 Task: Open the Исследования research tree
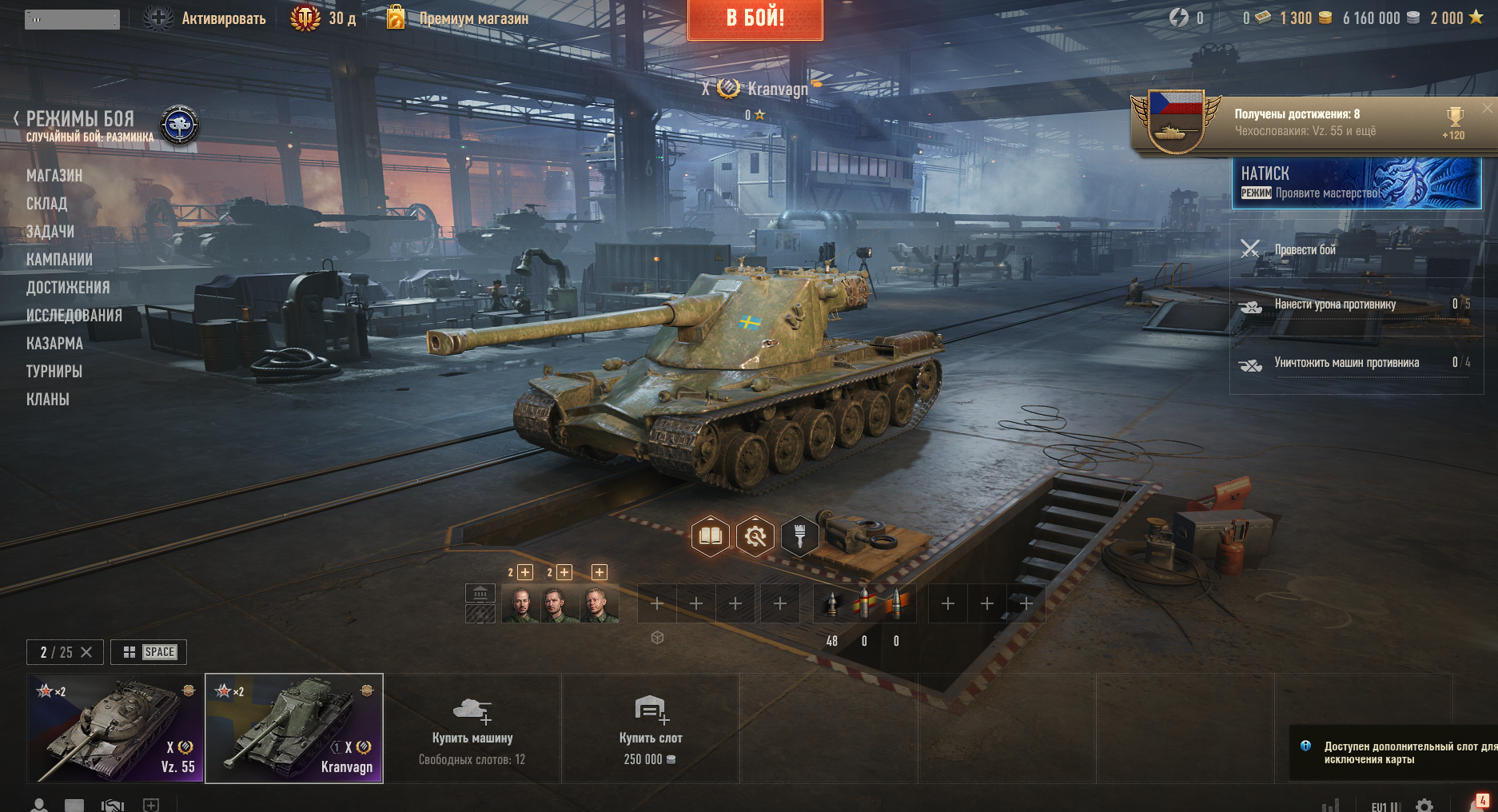coord(74,316)
